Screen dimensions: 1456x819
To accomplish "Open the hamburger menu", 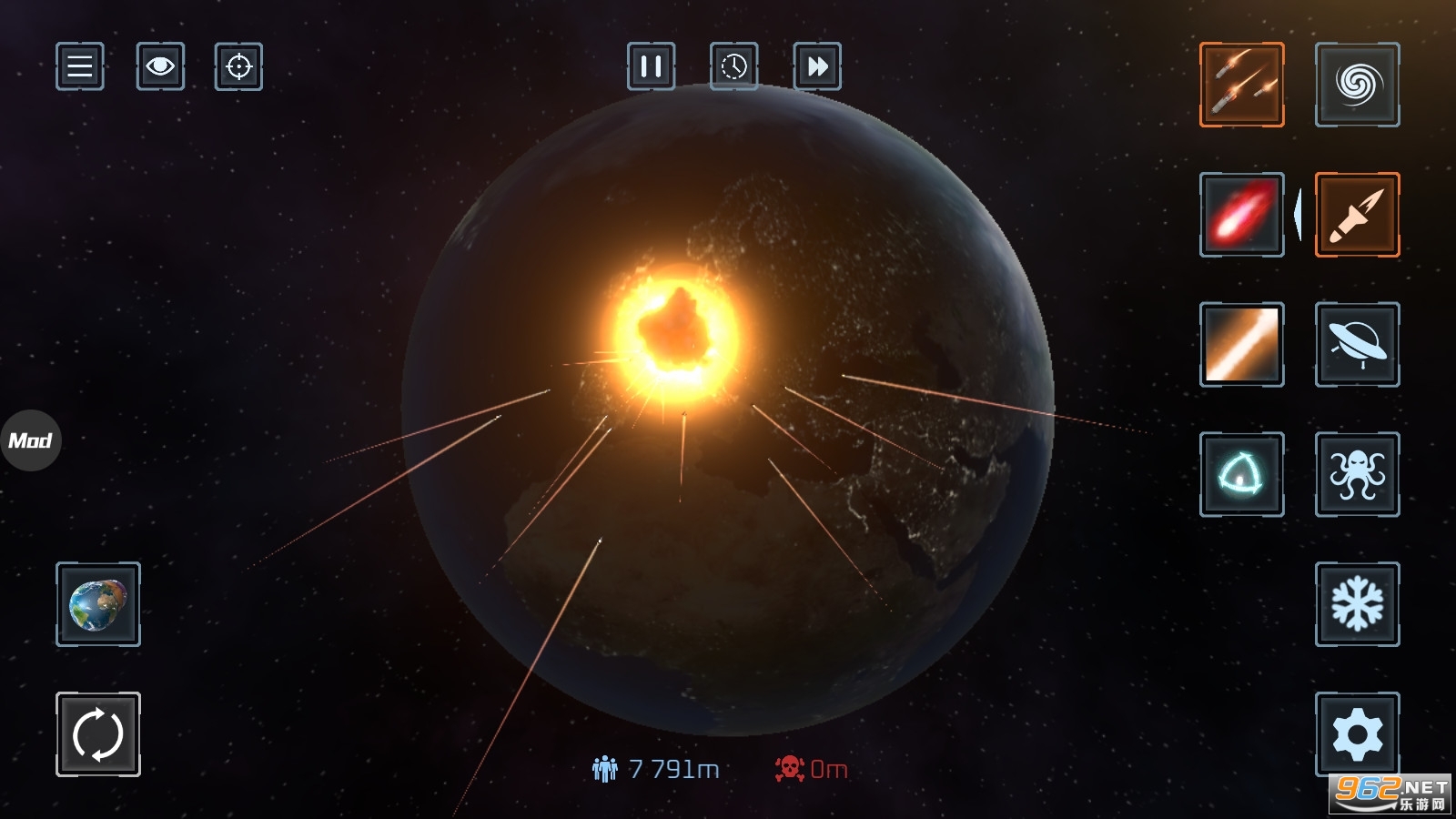I will point(80,66).
